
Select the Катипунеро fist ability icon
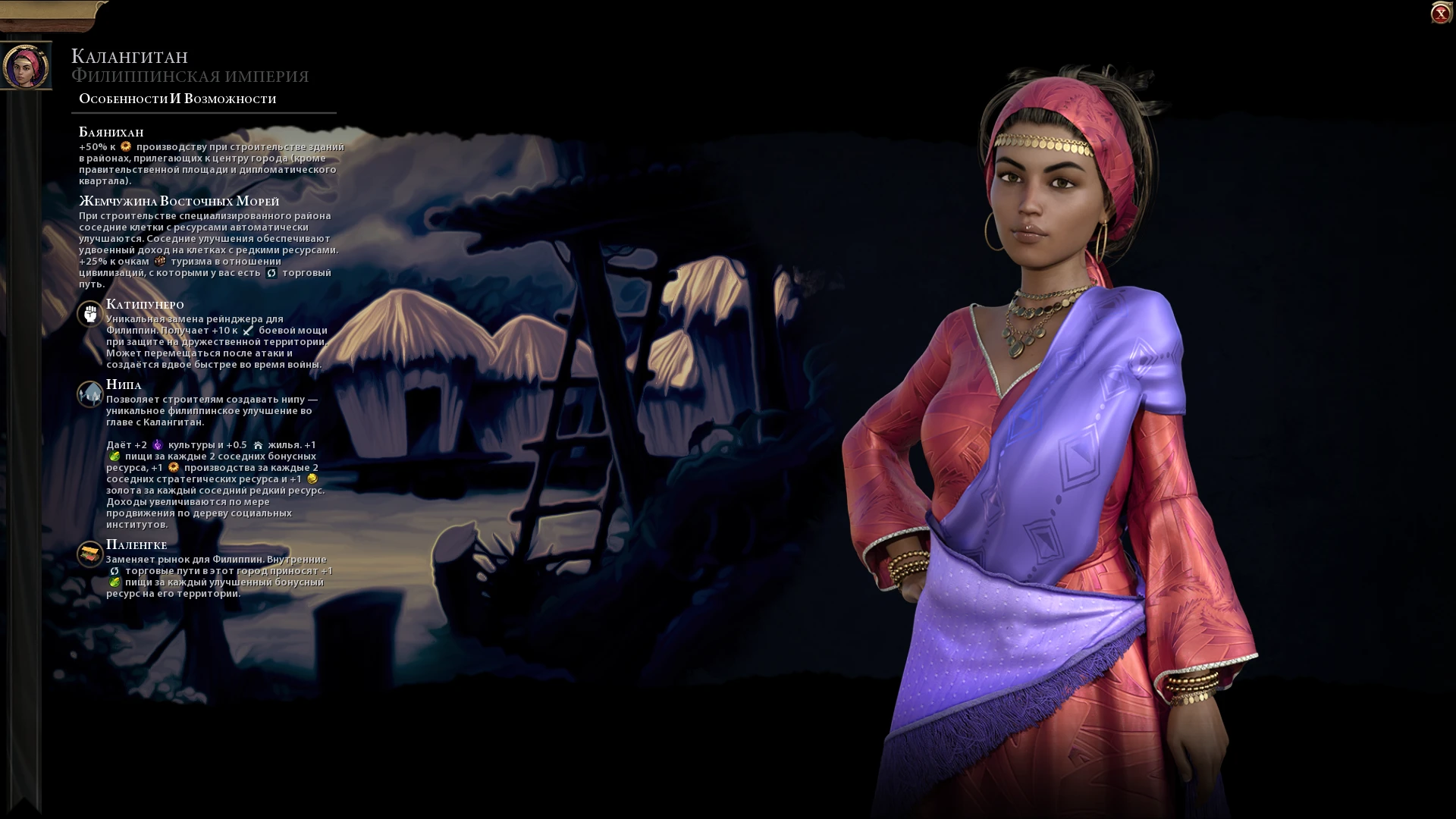pos(89,315)
